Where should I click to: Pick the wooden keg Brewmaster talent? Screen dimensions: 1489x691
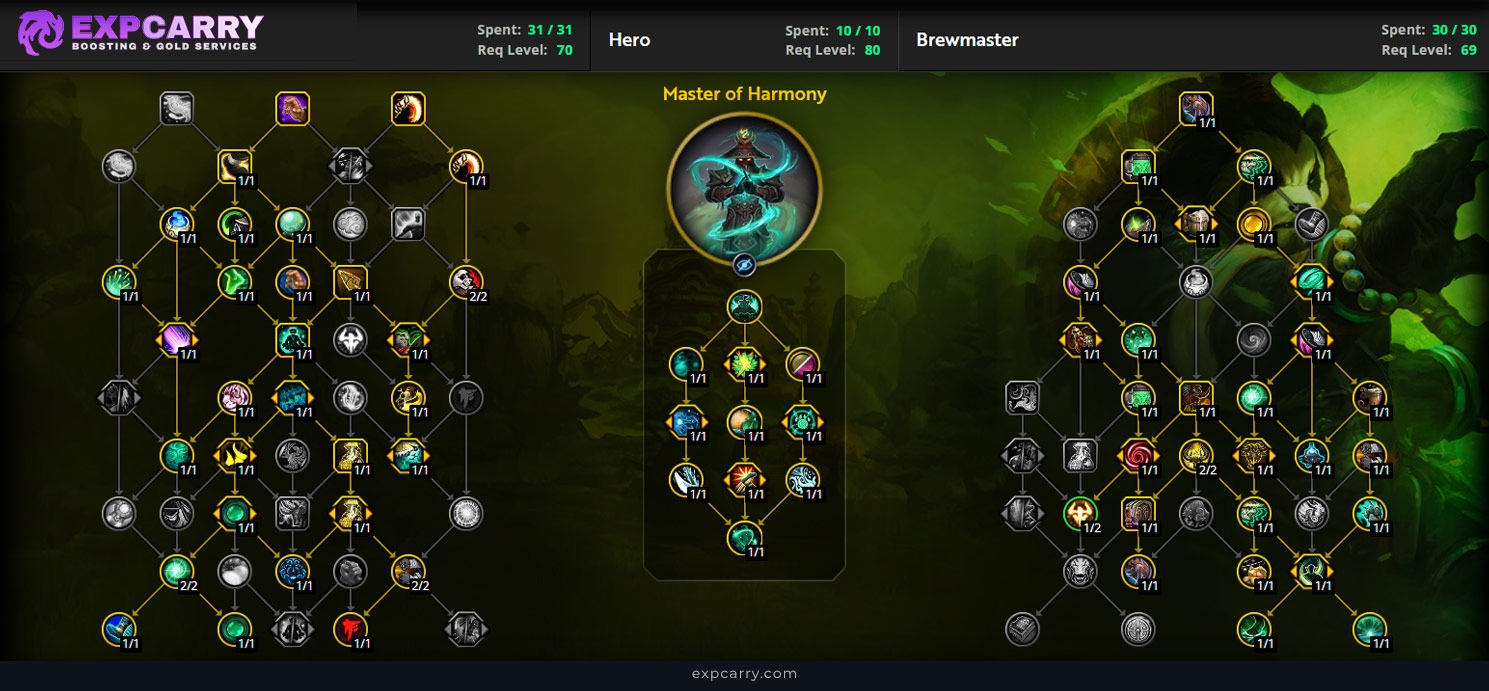point(1196,224)
